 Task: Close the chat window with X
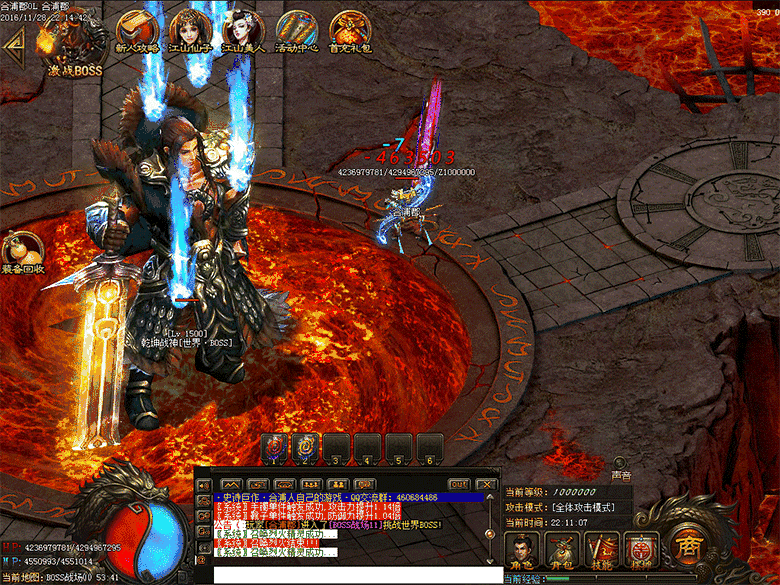488,484
